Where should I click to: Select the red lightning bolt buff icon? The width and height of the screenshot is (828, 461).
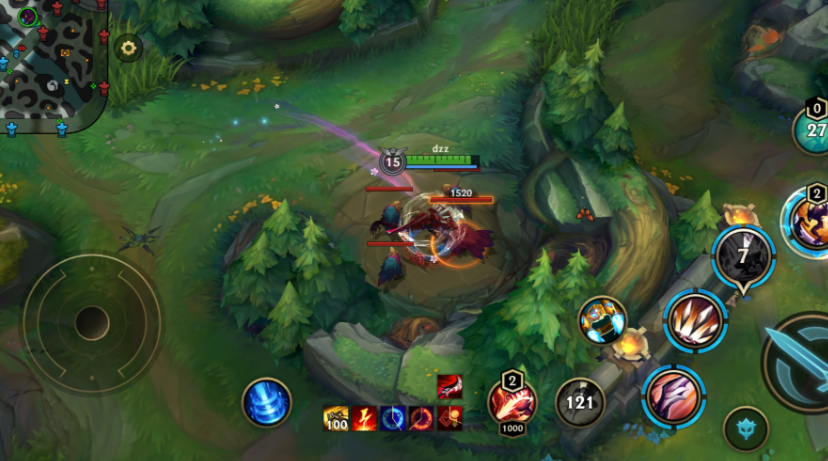click(x=364, y=419)
